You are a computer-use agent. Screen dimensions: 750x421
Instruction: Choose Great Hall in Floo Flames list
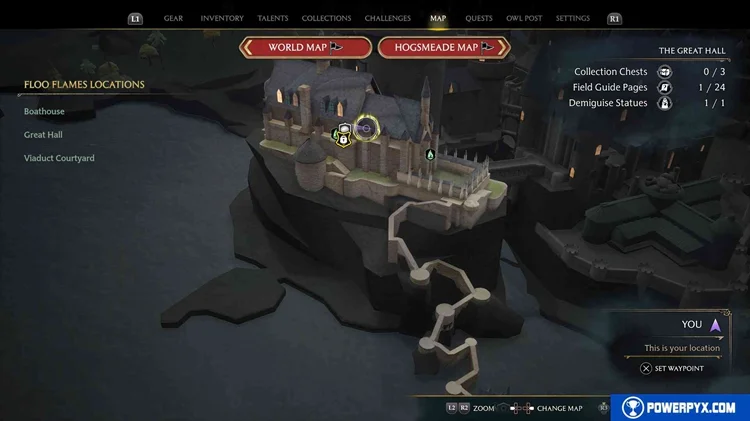43,135
